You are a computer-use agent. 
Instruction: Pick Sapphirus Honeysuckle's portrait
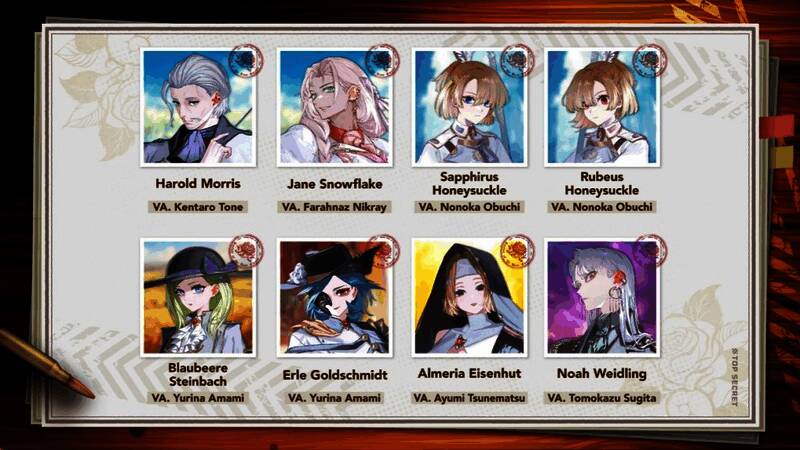469,107
